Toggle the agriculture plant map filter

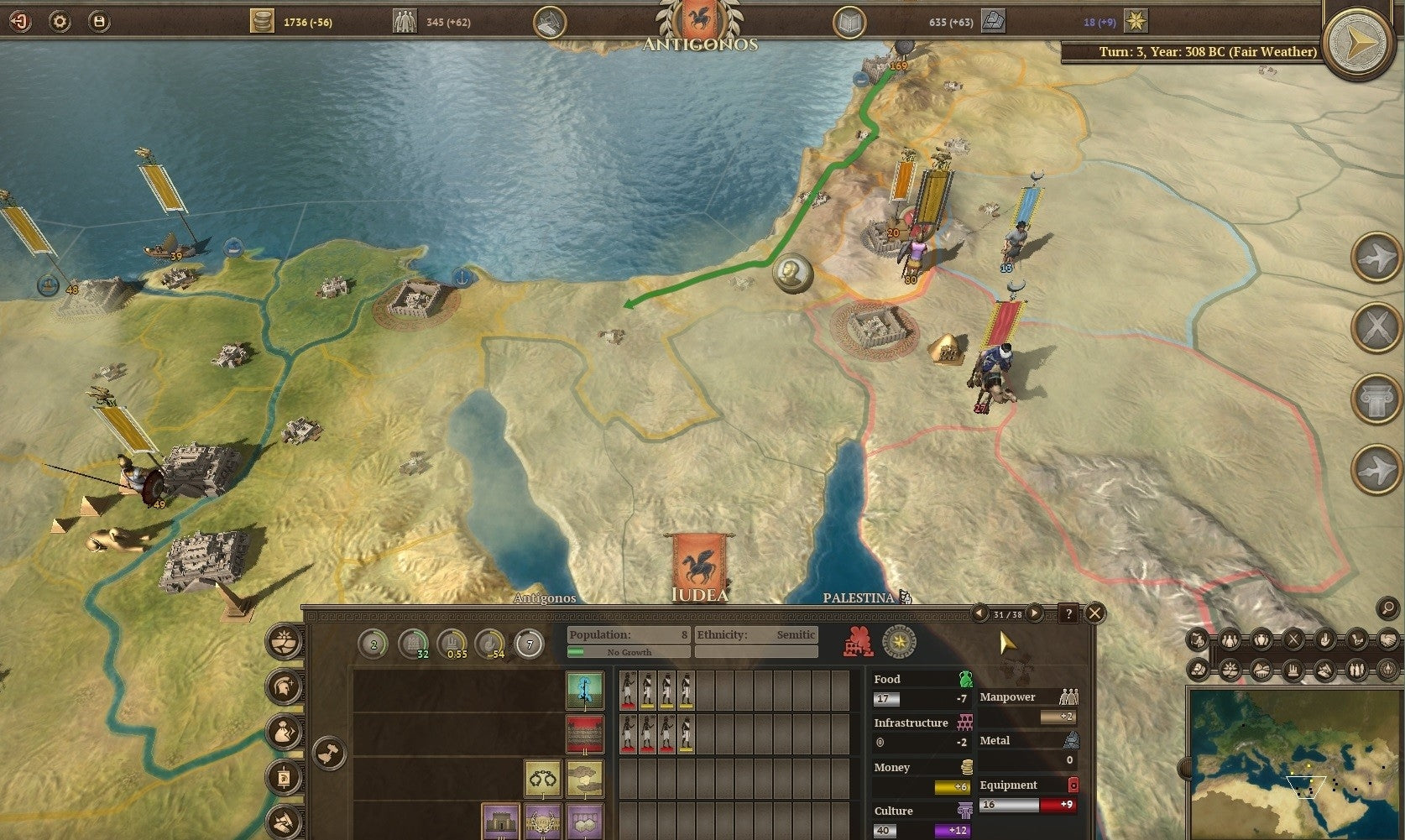click(x=1230, y=669)
